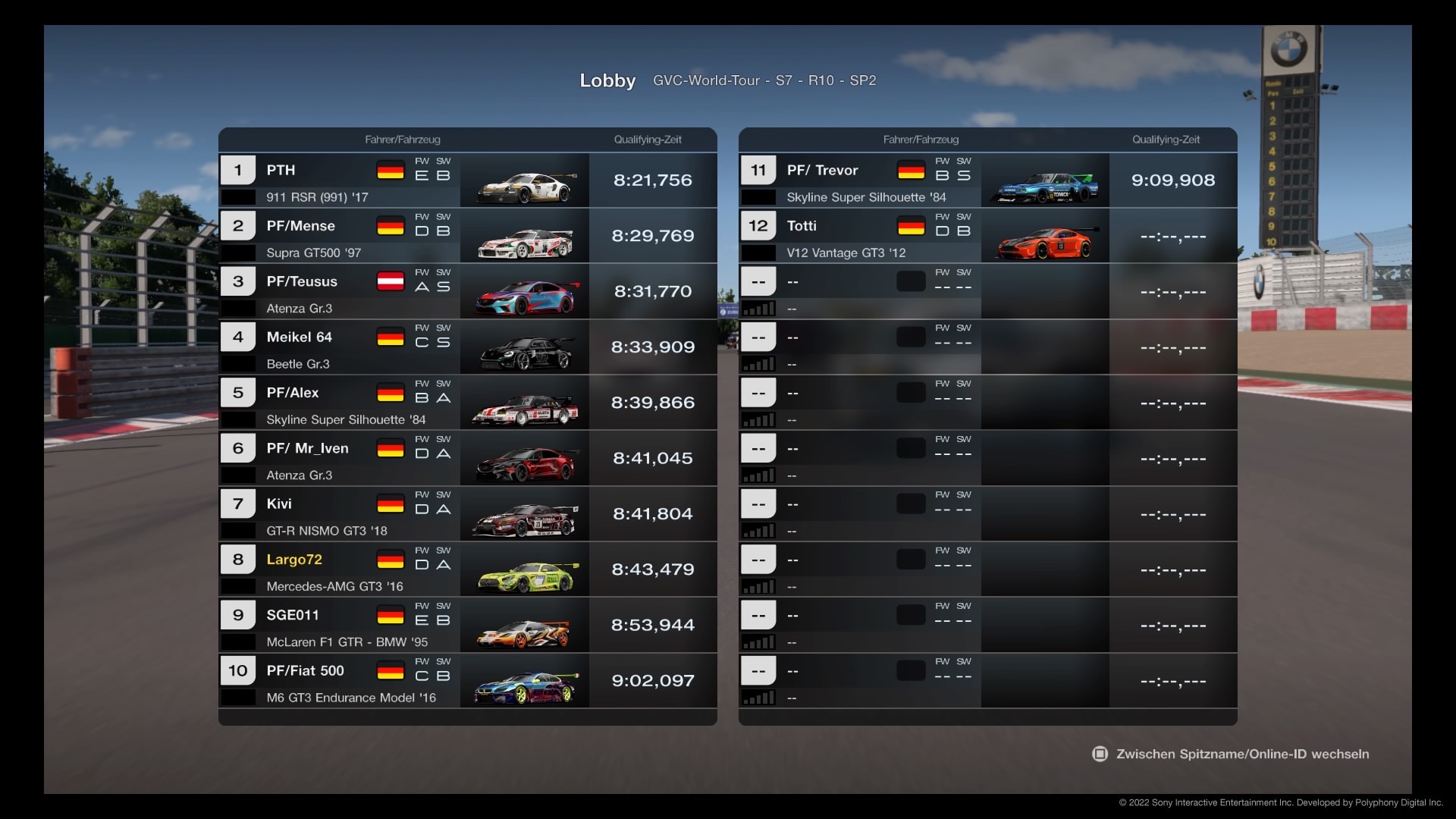Select PTH's qualifying time 8:21,756
The height and width of the screenshot is (819, 1456).
652,180
